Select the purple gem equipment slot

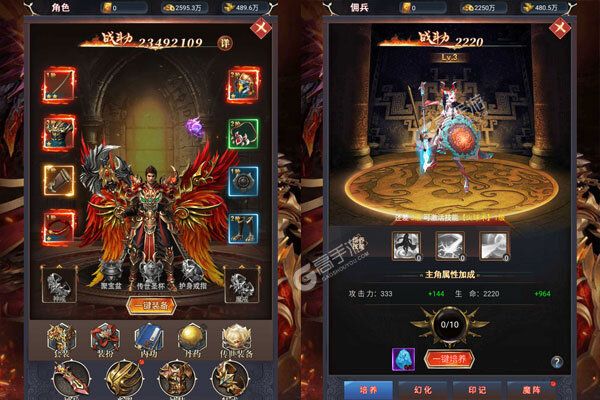194,128
